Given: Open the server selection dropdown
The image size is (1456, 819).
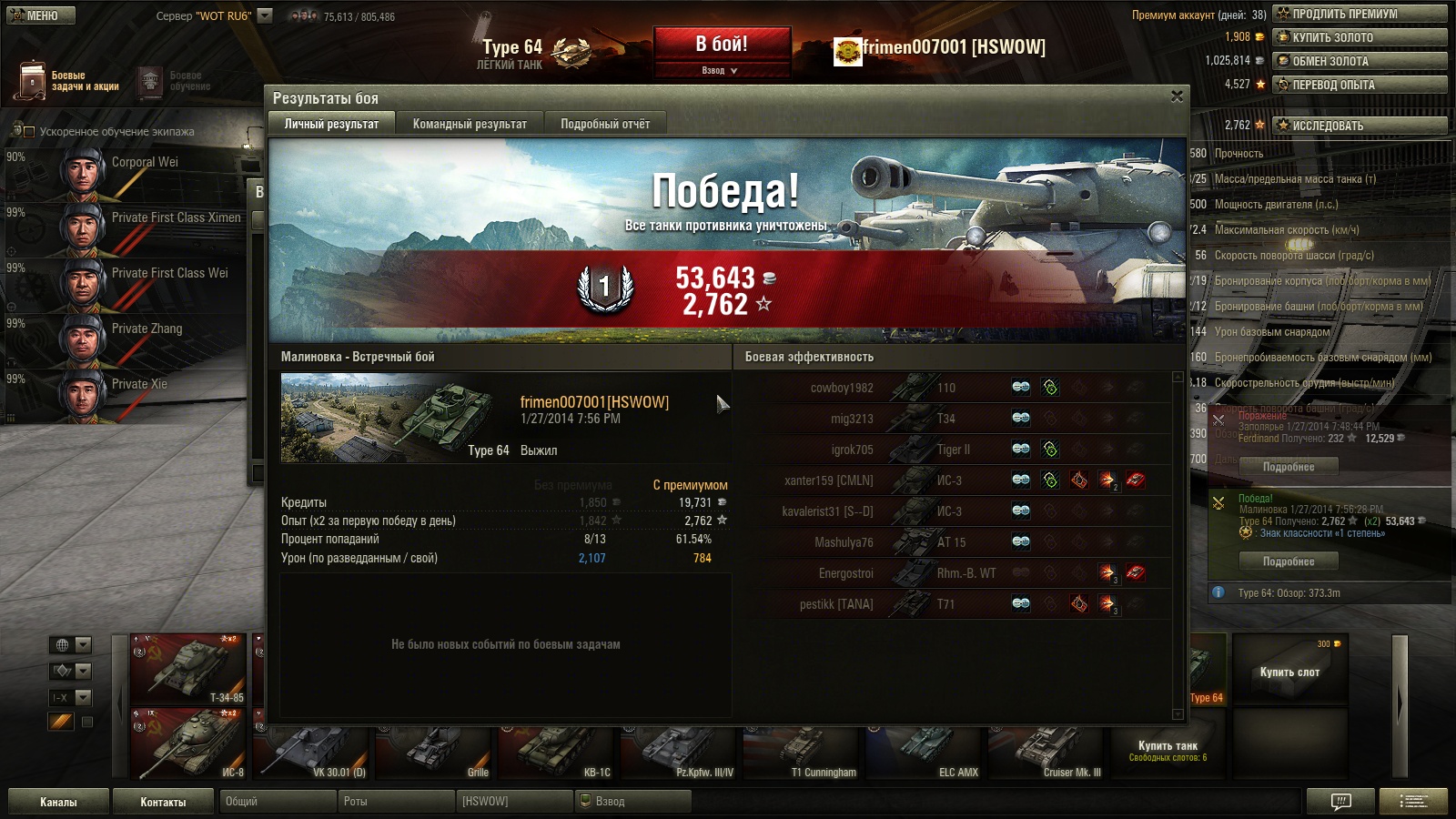Looking at the screenshot, I should point(265,15).
